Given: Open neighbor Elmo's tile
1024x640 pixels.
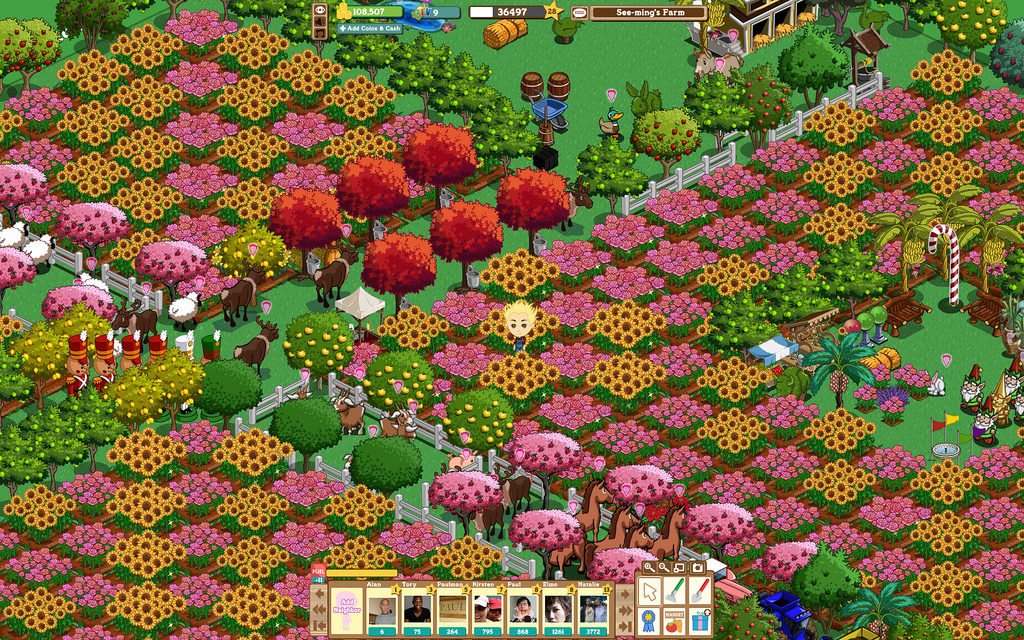Looking at the screenshot, I should point(558,609).
